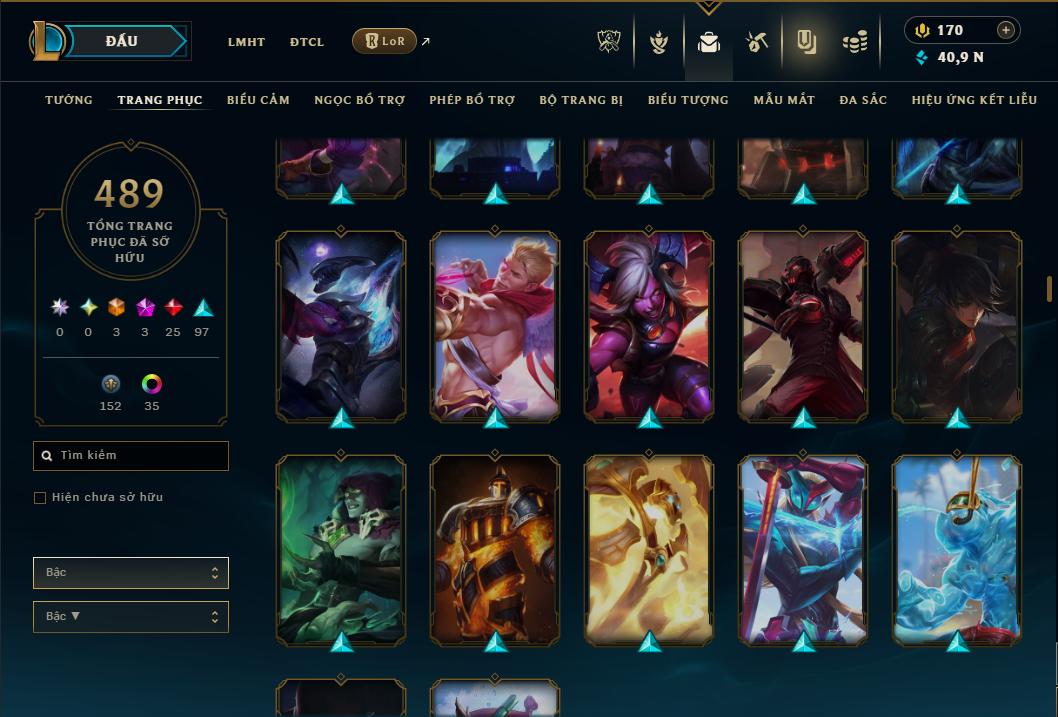
Task: Select the blonde winged archer skin card
Action: tap(495, 326)
